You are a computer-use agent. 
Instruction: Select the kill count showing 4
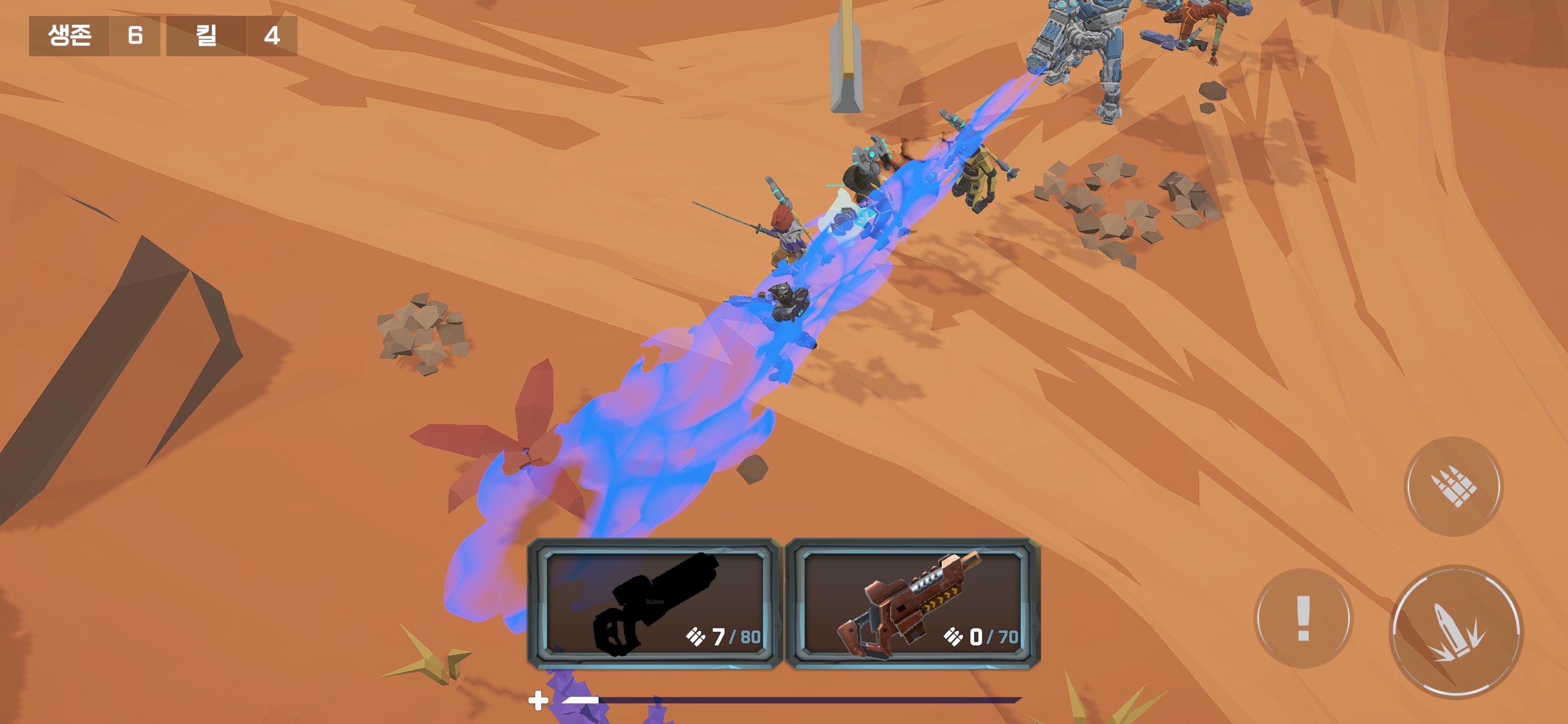point(270,38)
